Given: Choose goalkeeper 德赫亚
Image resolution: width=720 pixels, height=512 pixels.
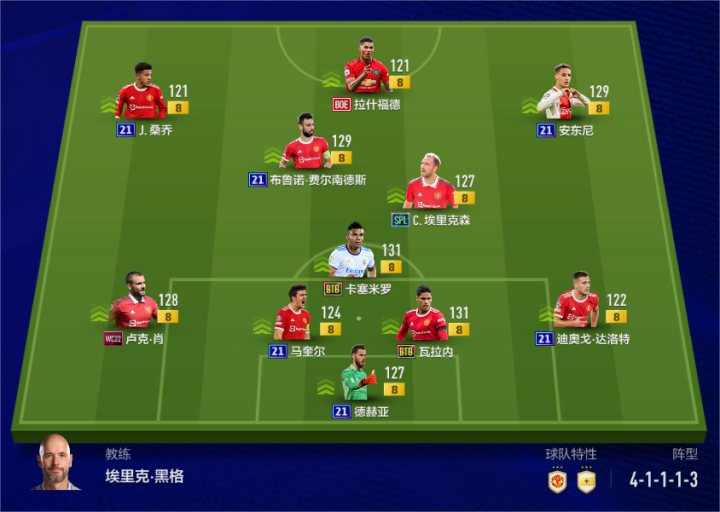Looking at the screenshot, I should click(x=356, y=378).
